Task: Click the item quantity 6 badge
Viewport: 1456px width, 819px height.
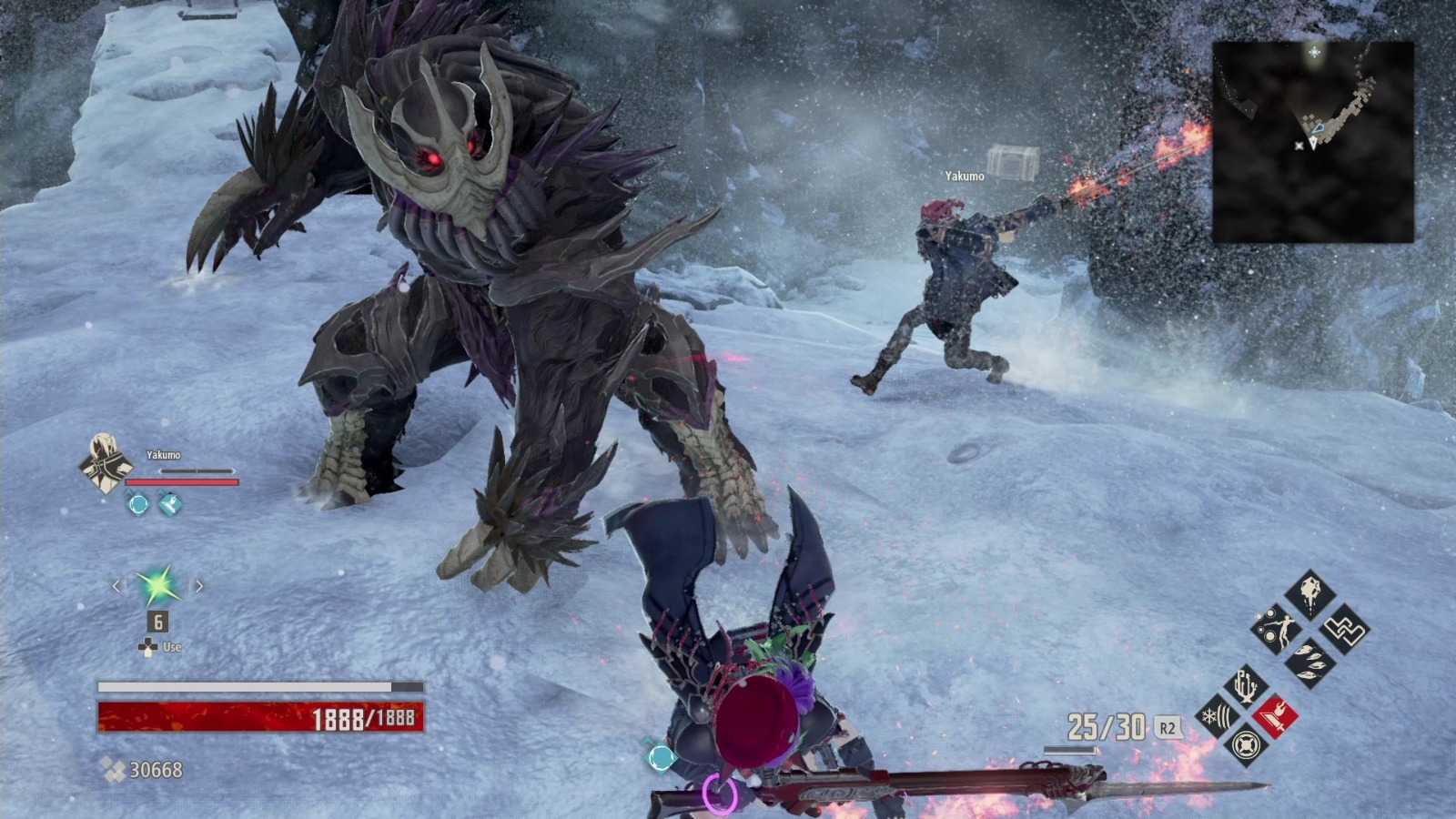Action: pyautogui.click(x=157, y=621)
